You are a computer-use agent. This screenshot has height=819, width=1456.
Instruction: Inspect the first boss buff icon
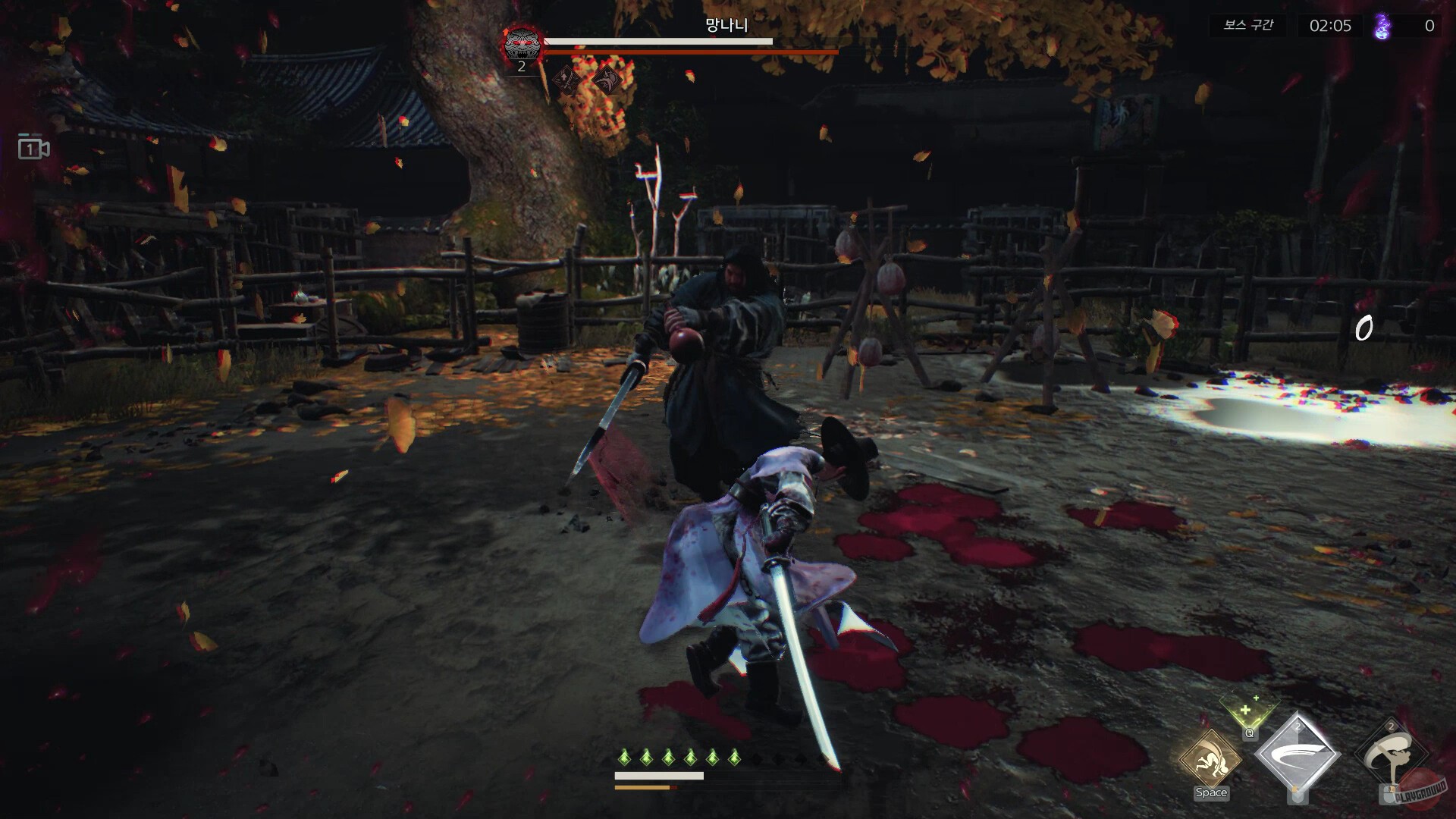pos(565,78)
